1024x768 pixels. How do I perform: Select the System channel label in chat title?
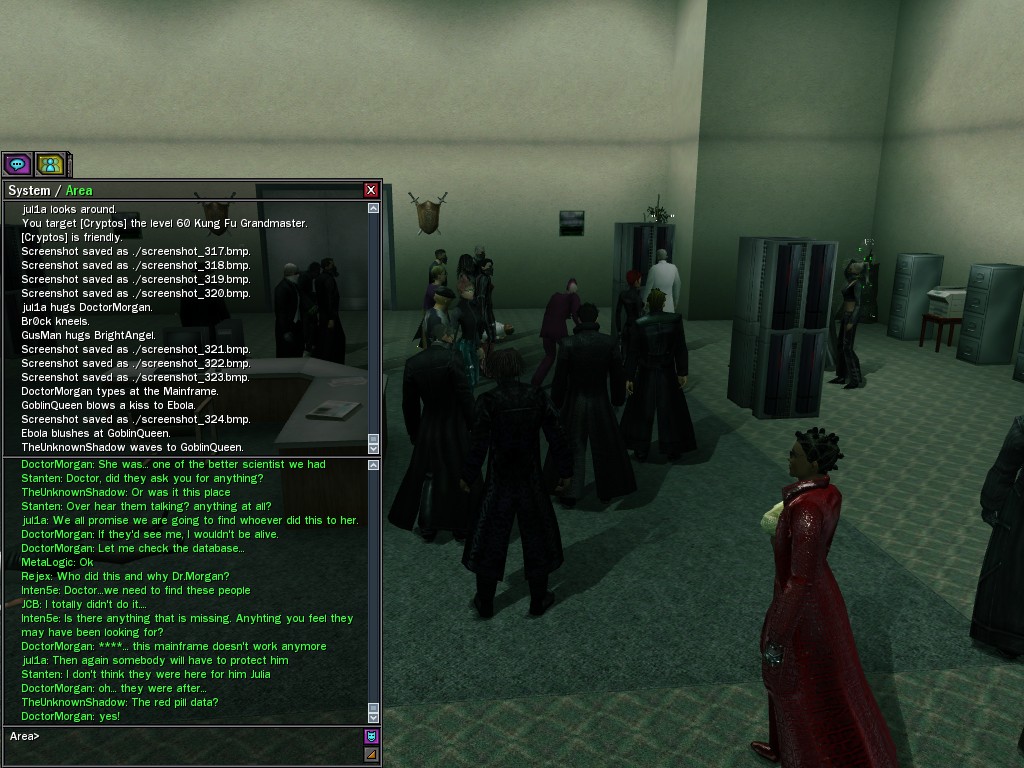(x=28, y=190)
